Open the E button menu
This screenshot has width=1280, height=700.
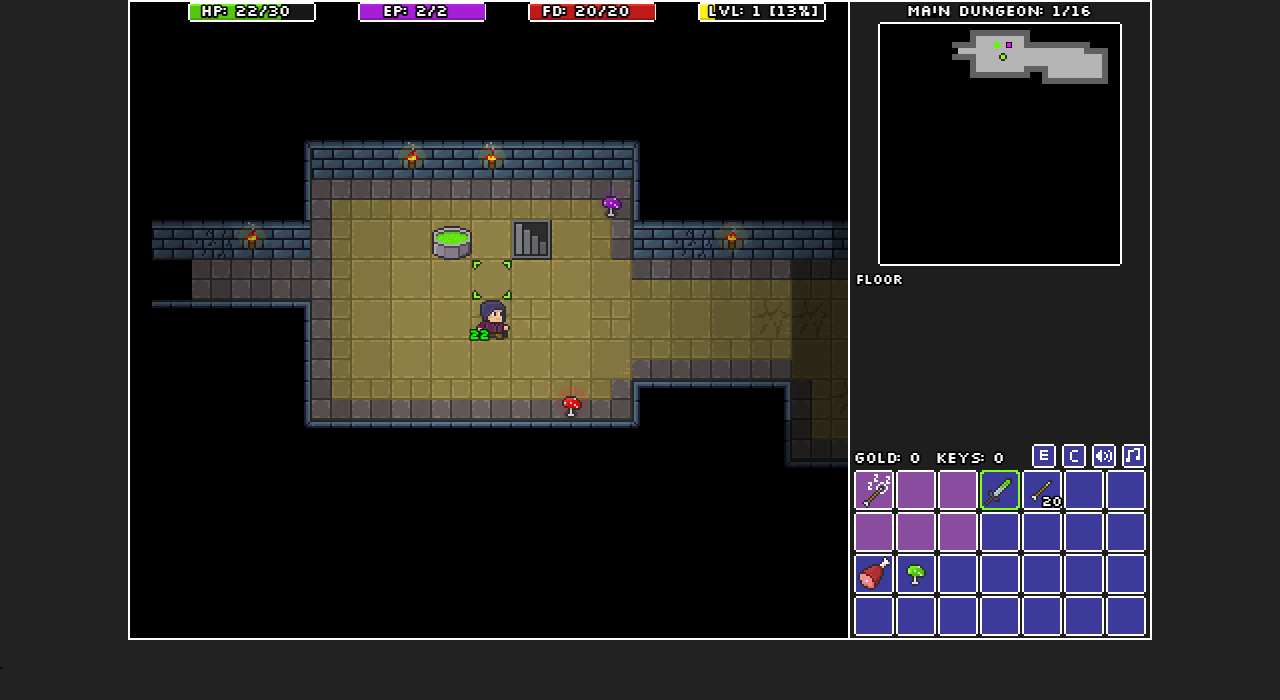click(x=1043, y=456)
